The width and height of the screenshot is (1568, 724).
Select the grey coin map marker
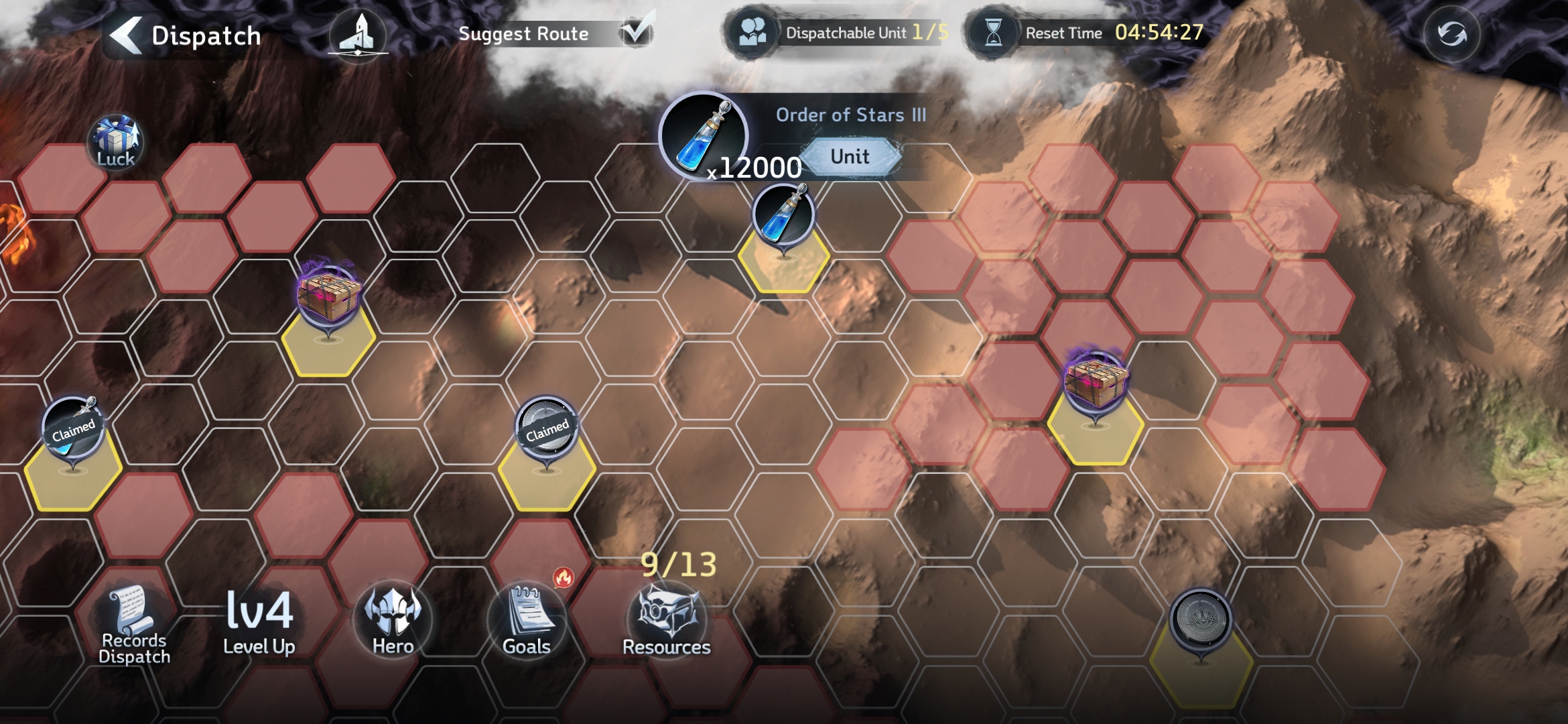(1200, 619)
